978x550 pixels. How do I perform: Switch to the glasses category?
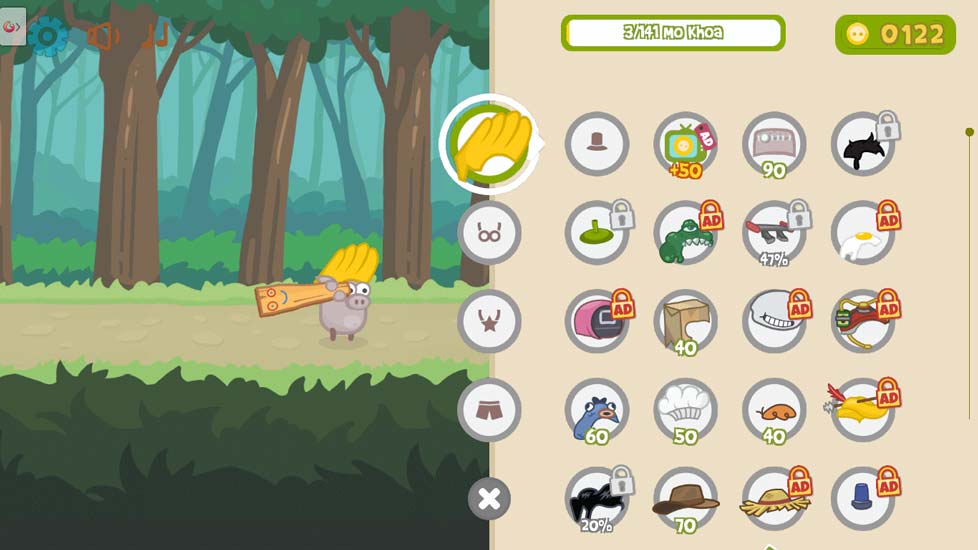coord(489,233)
